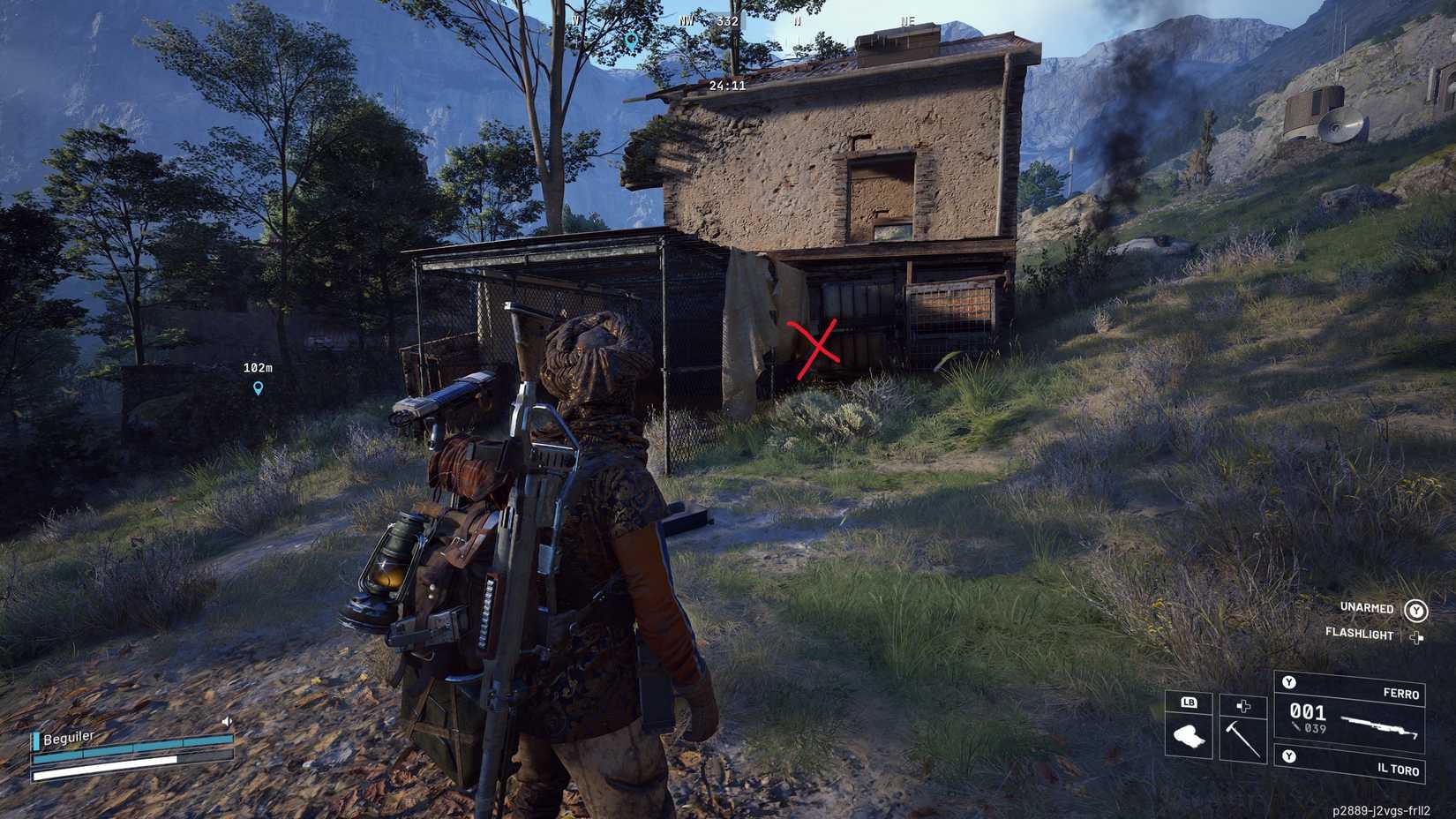Open the LB item slot panel
Image resolution: width=1456 pixels, height=819 pixels.
(1190, 703)
